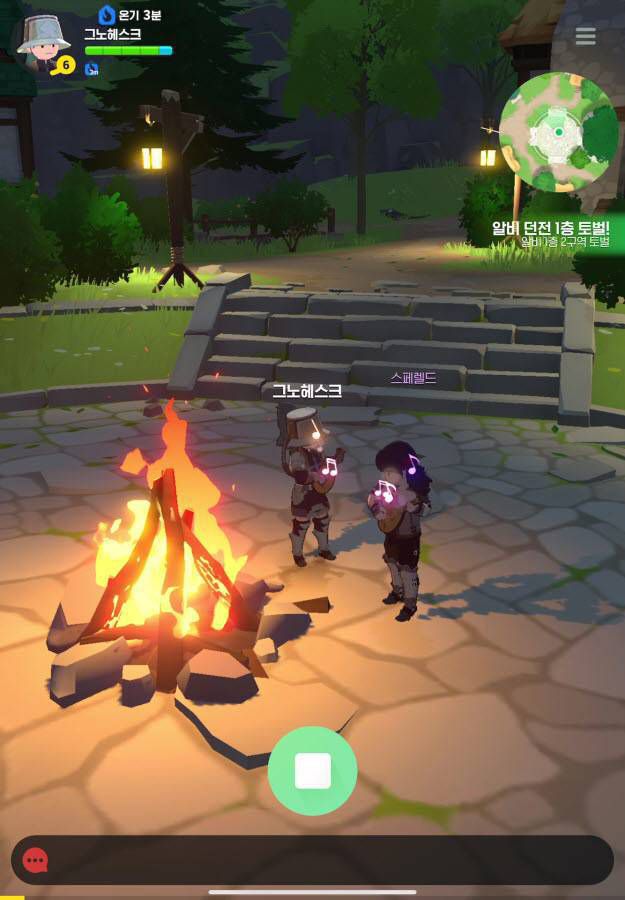Select the 온기 3분 warmth buff icon
This screenshot has height=900, width=625.
click(x=107, y=14)
